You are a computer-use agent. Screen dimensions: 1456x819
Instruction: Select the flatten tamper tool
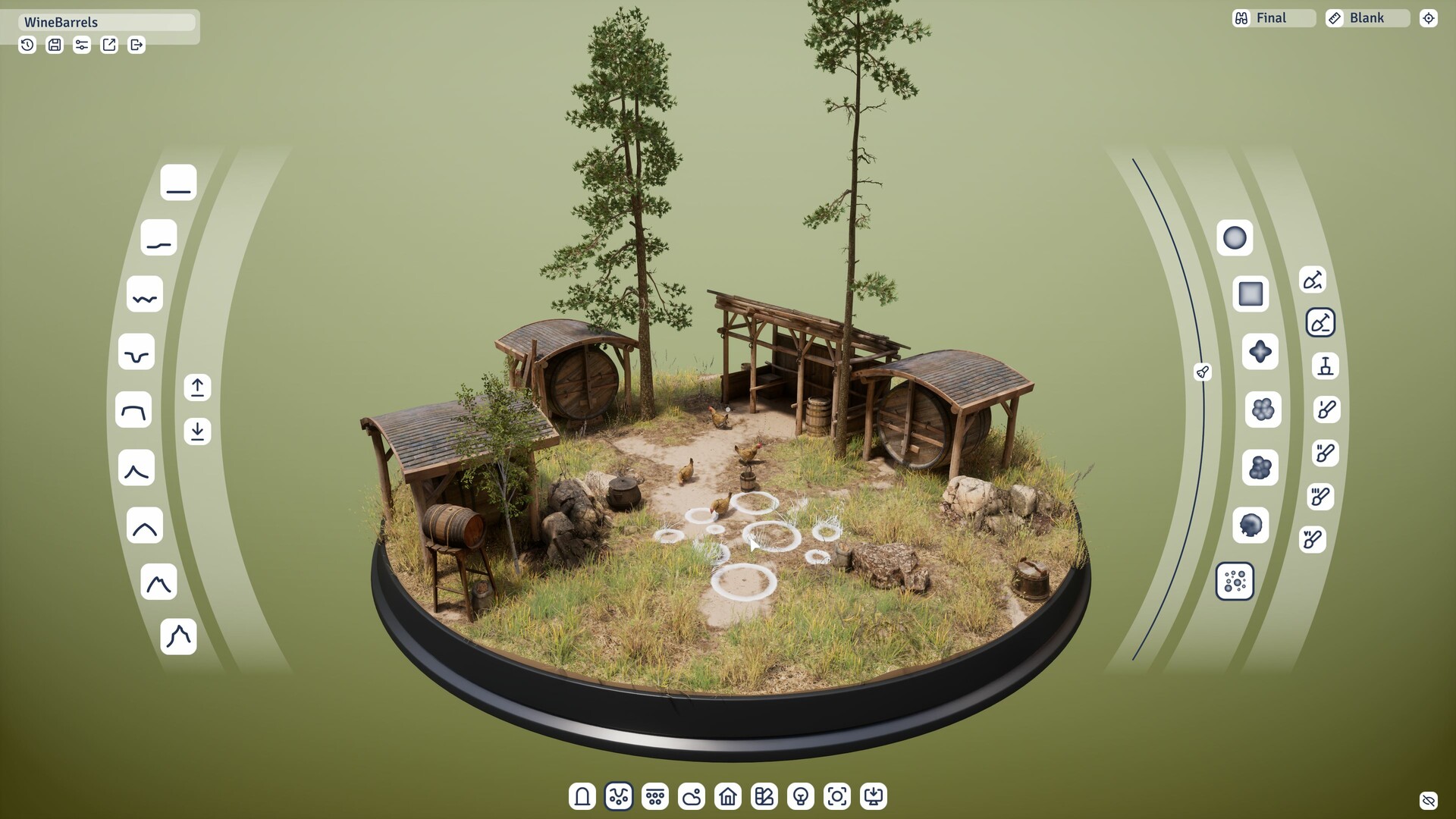click(1325, 367)
